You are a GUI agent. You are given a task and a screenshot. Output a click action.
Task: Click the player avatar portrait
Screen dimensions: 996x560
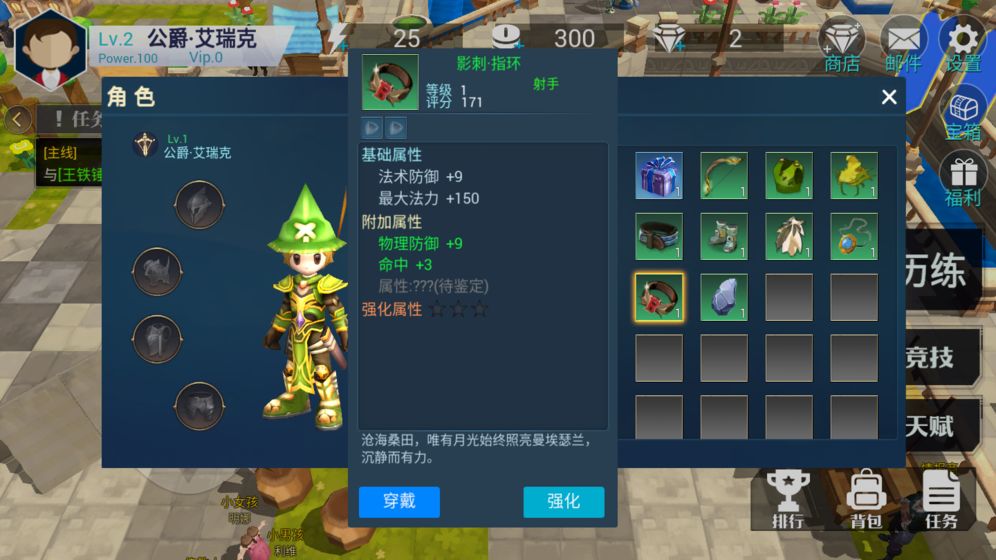[x=50, y=48]
